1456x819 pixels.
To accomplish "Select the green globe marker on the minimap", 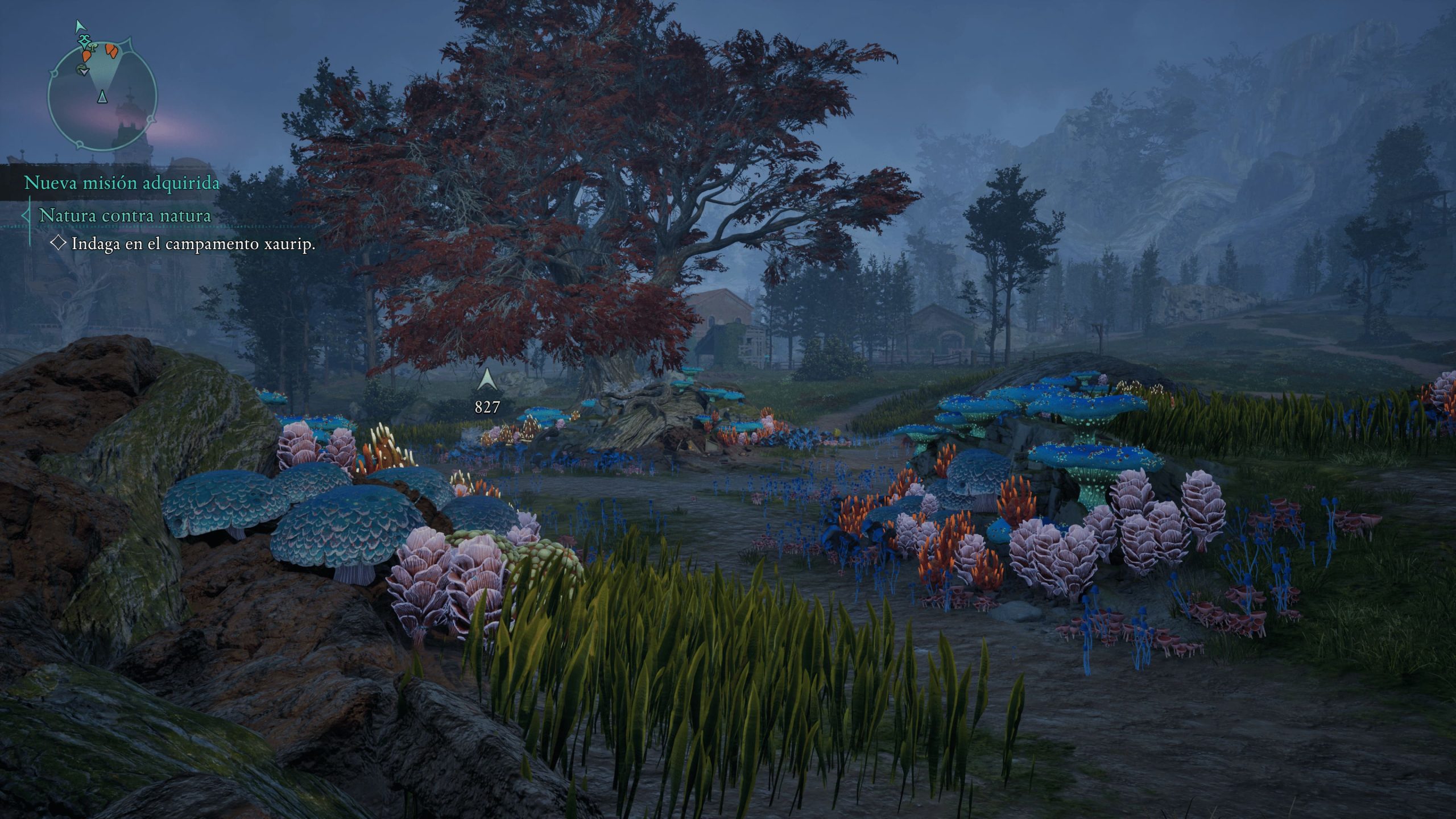I will pos(82,70).
